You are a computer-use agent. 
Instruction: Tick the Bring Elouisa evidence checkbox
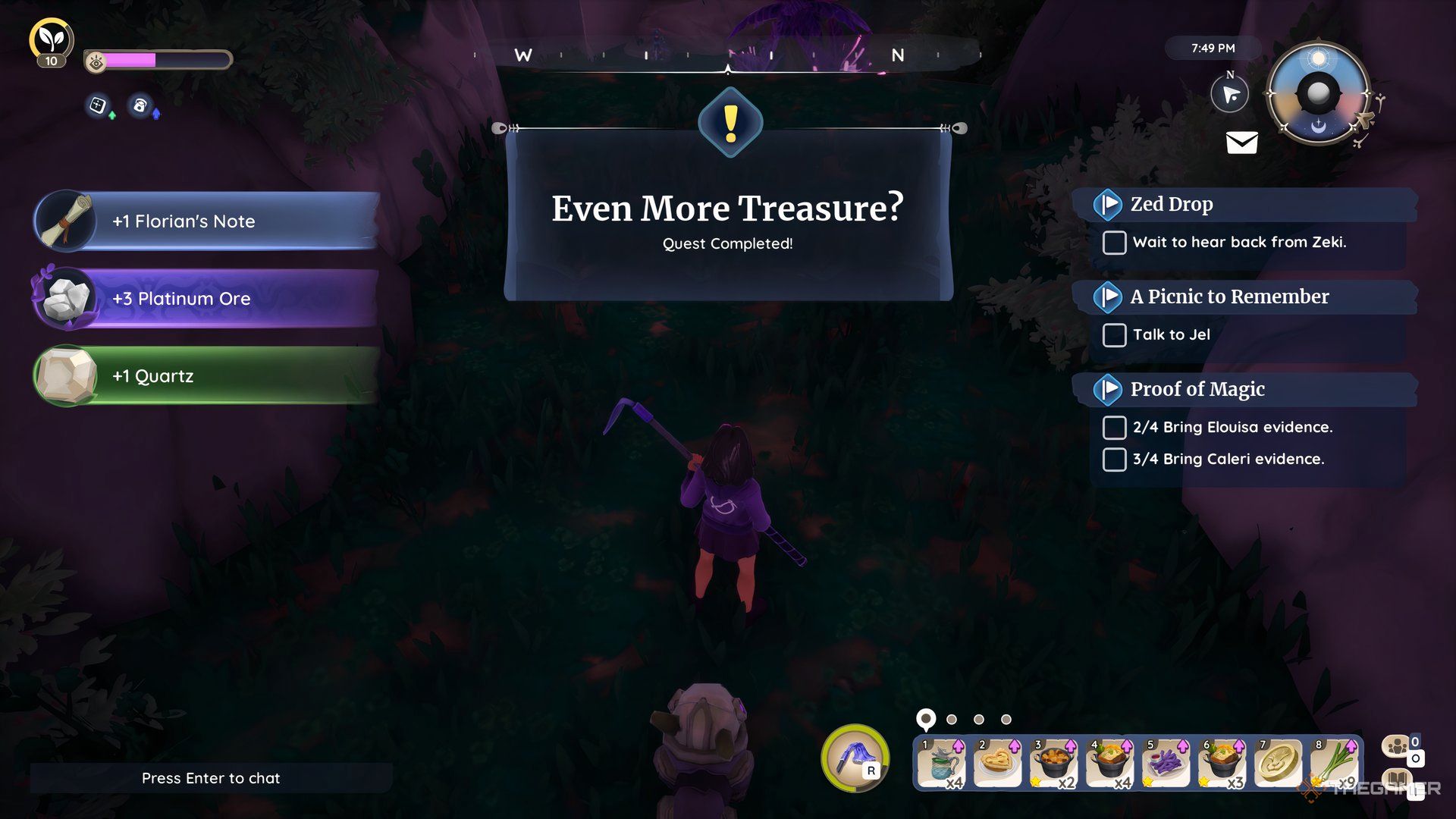[x=1112, y=428]
